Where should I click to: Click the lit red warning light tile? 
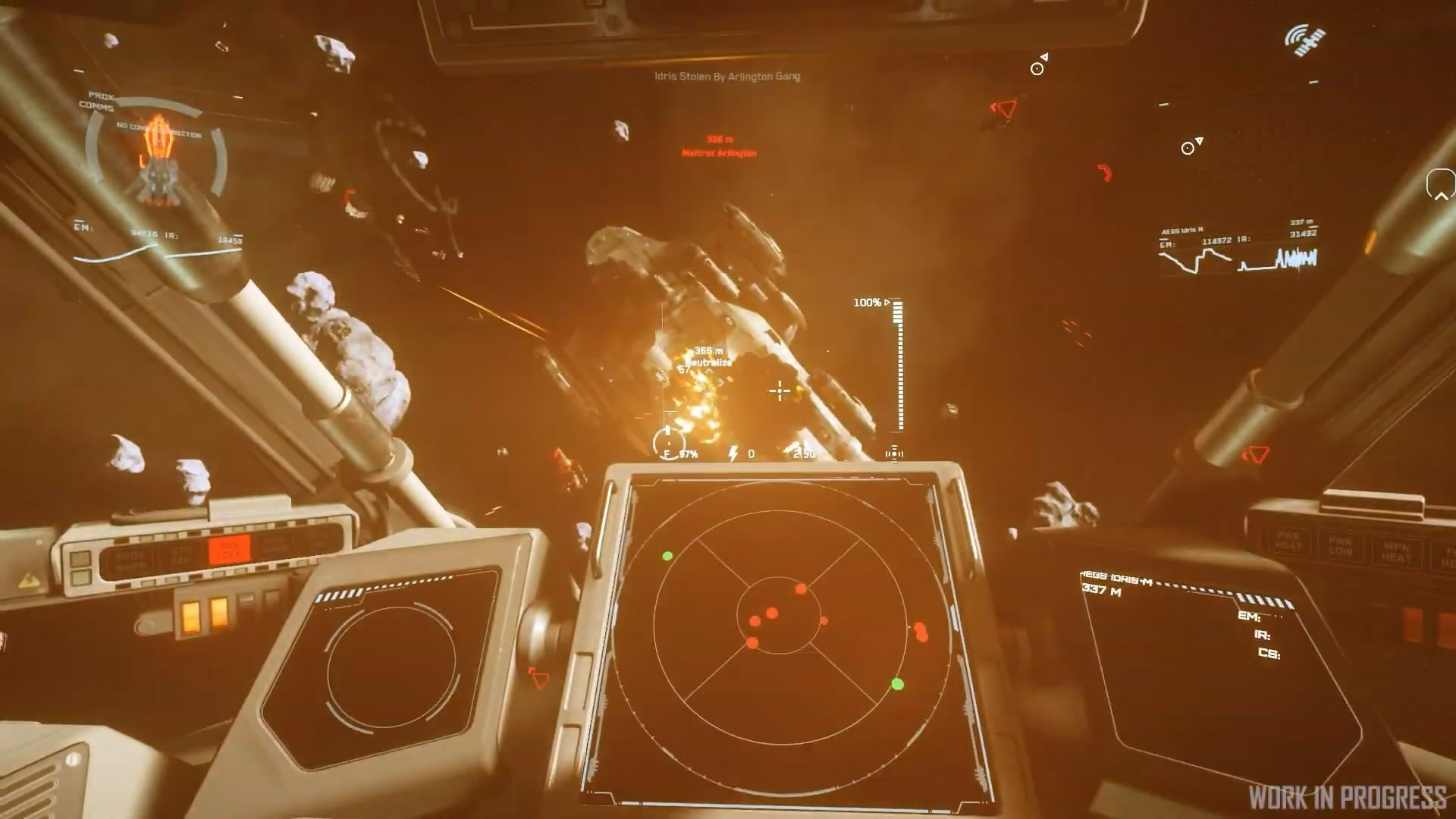coord(229,551)
